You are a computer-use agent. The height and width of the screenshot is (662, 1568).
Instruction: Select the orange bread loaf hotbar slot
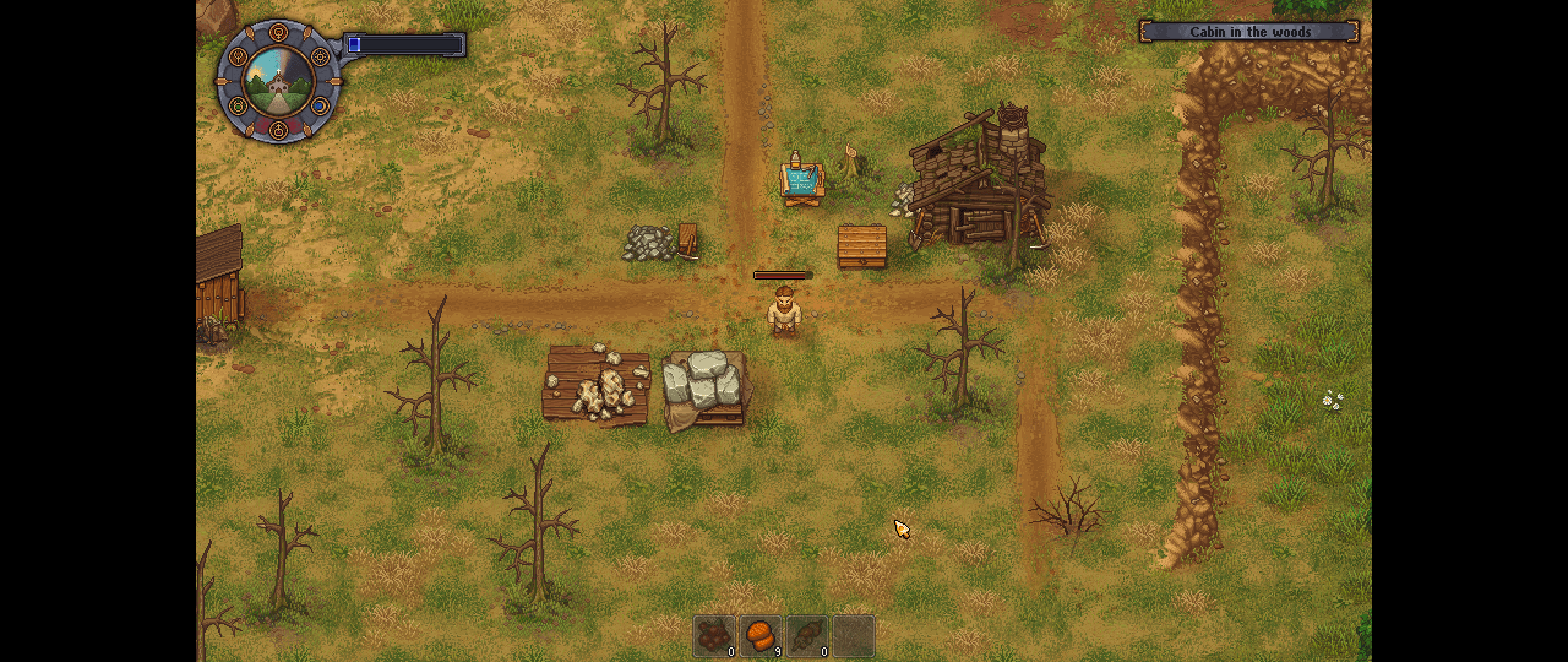(x=760, y=636)
